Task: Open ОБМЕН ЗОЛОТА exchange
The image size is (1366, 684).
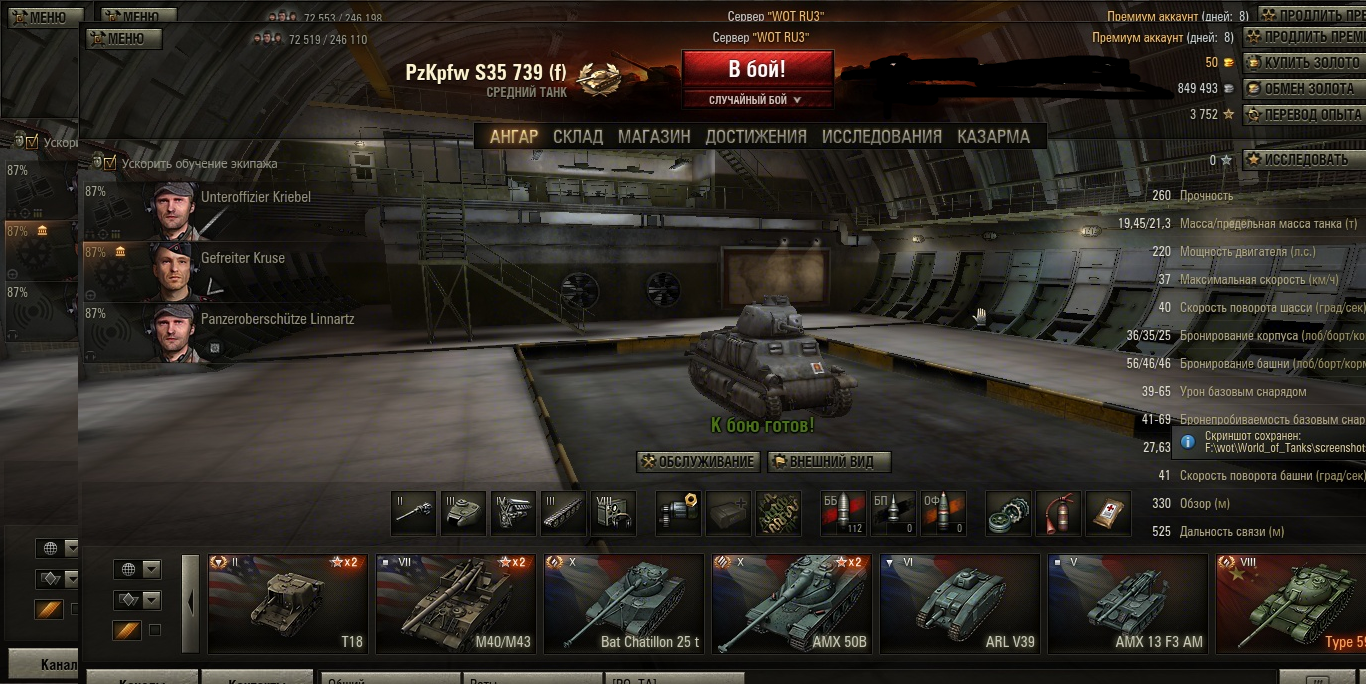Action: click(1304, 88)
